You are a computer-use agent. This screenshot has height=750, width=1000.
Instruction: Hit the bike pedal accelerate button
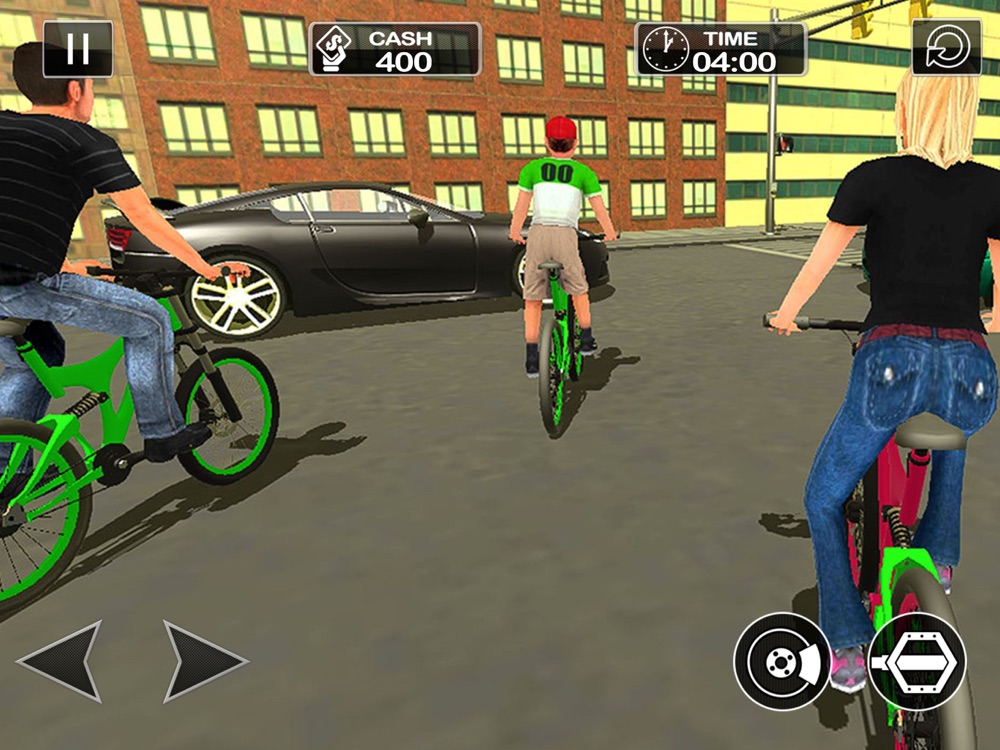(917, 661)
